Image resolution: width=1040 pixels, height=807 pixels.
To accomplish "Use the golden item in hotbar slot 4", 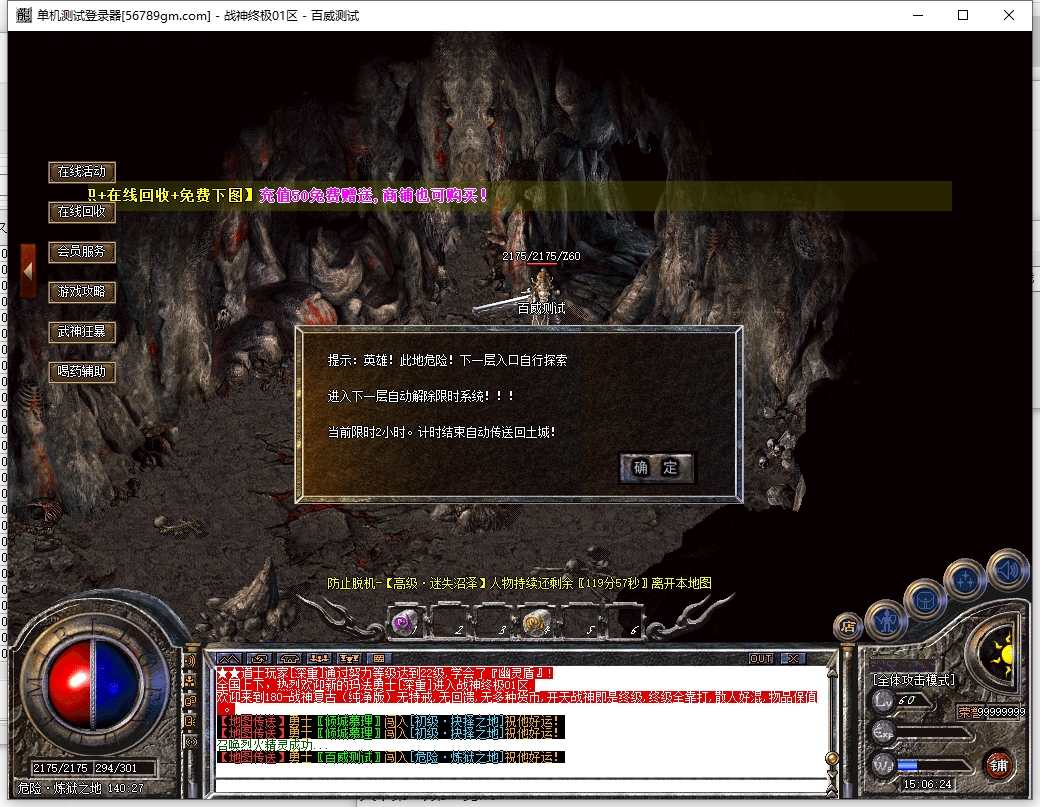I will pyautogui.click(x=534, y=623).
